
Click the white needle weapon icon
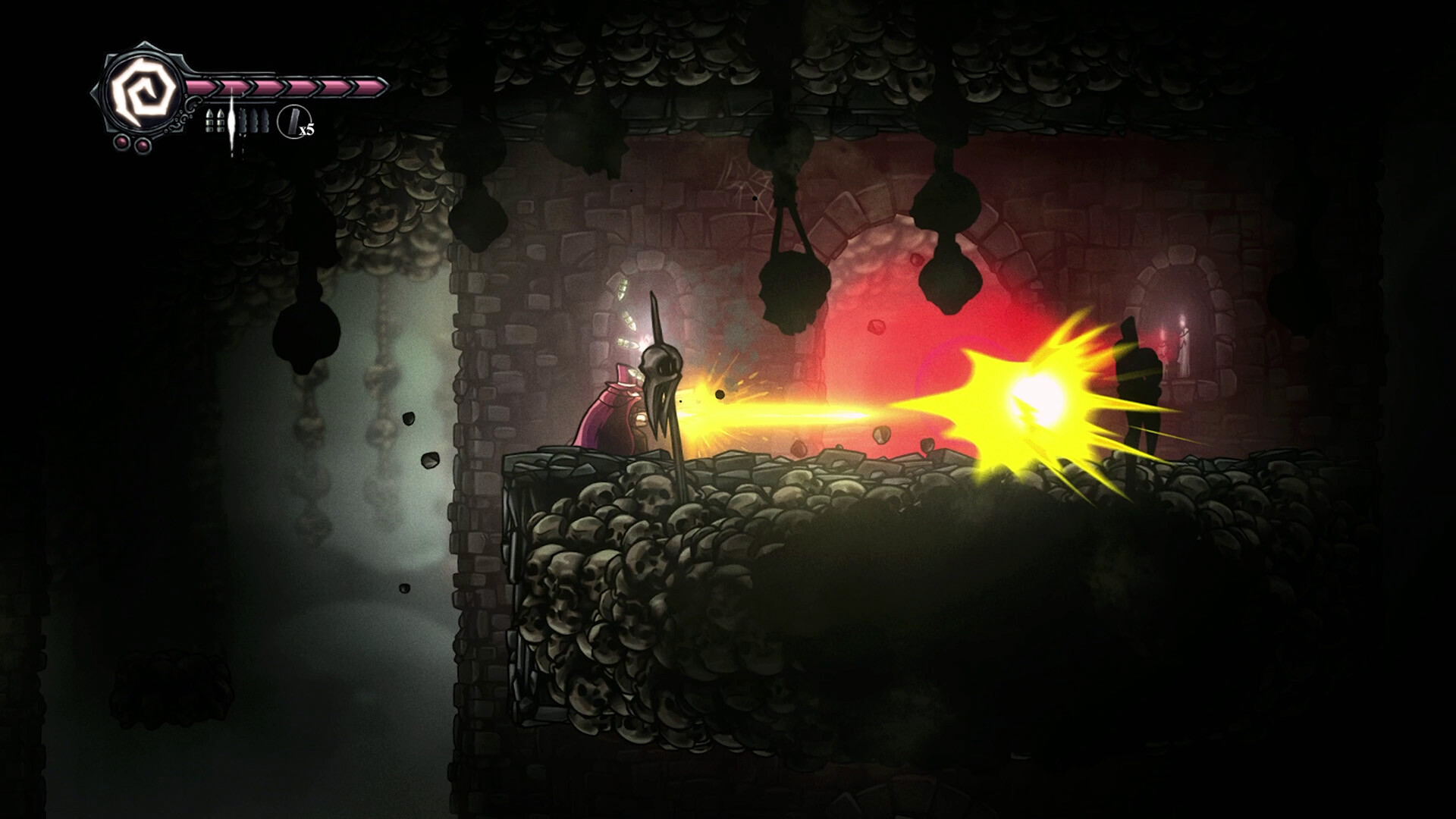coord(231,120)
